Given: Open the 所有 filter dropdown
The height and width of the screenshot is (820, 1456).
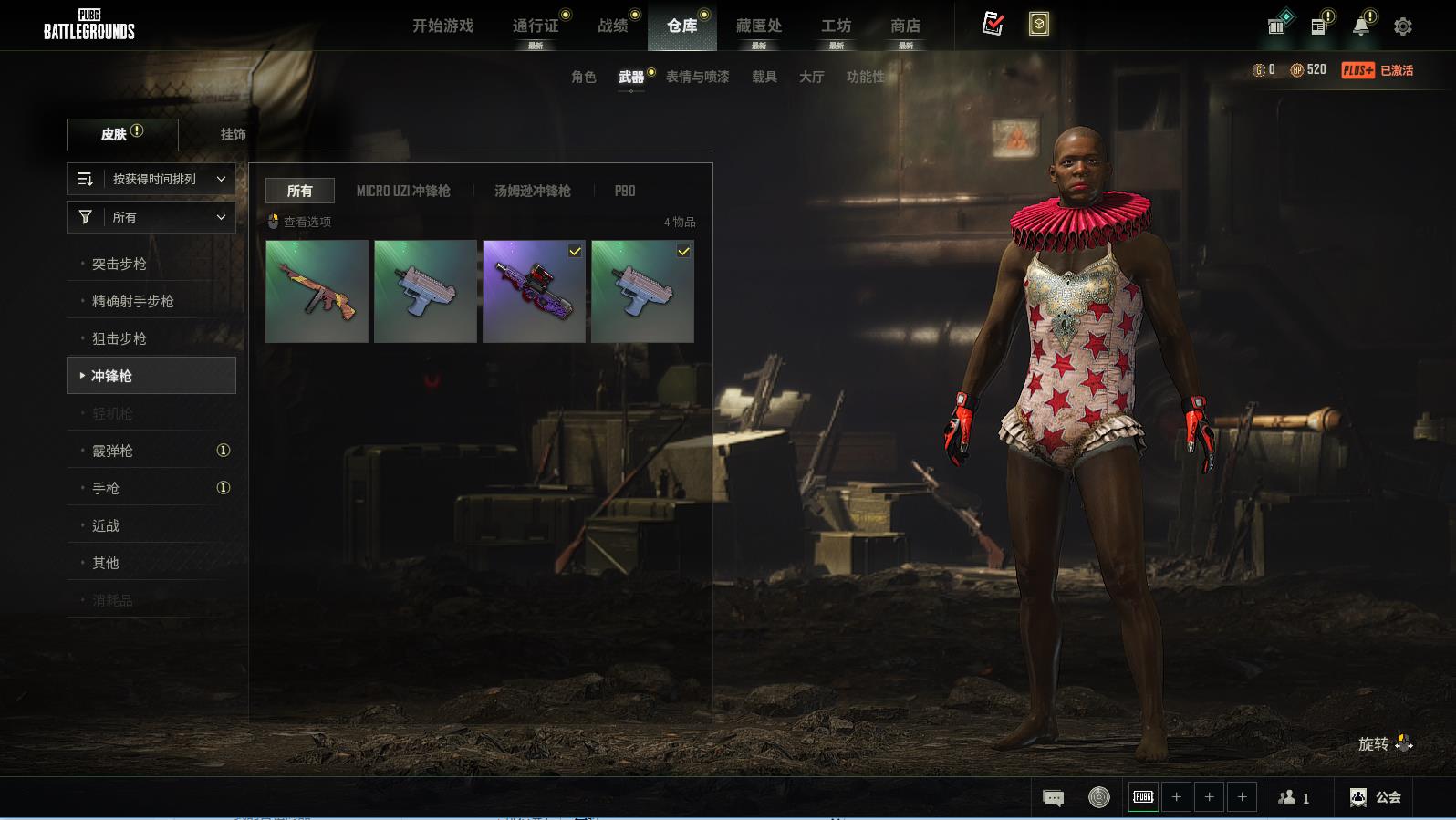Looking at the screenshot, I should pyautogui.click(x=151, y=217).
